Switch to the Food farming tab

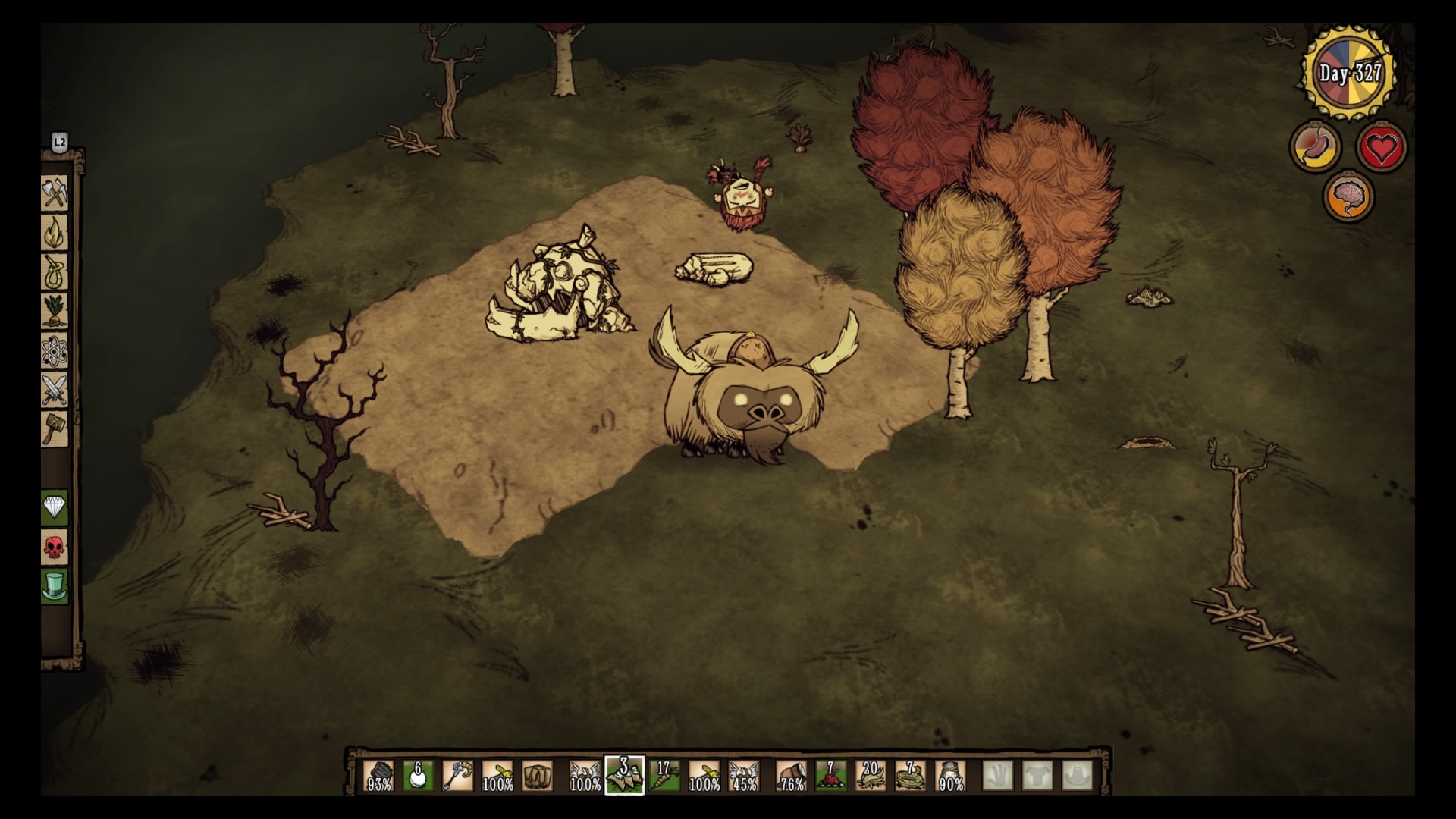click(x=55, y=311)
